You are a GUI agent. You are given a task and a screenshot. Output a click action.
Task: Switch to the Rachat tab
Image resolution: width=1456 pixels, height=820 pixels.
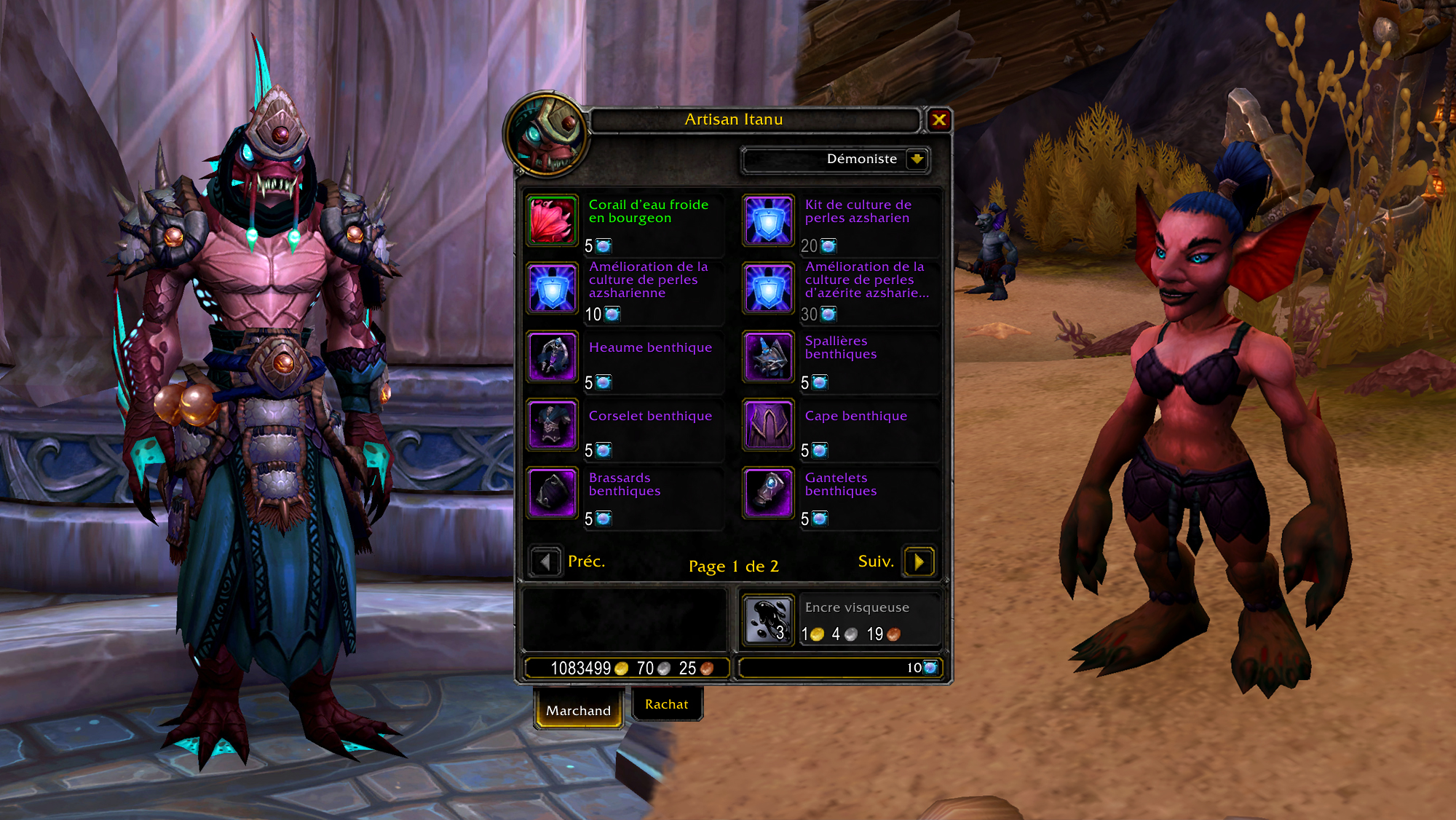click(666, 704)
